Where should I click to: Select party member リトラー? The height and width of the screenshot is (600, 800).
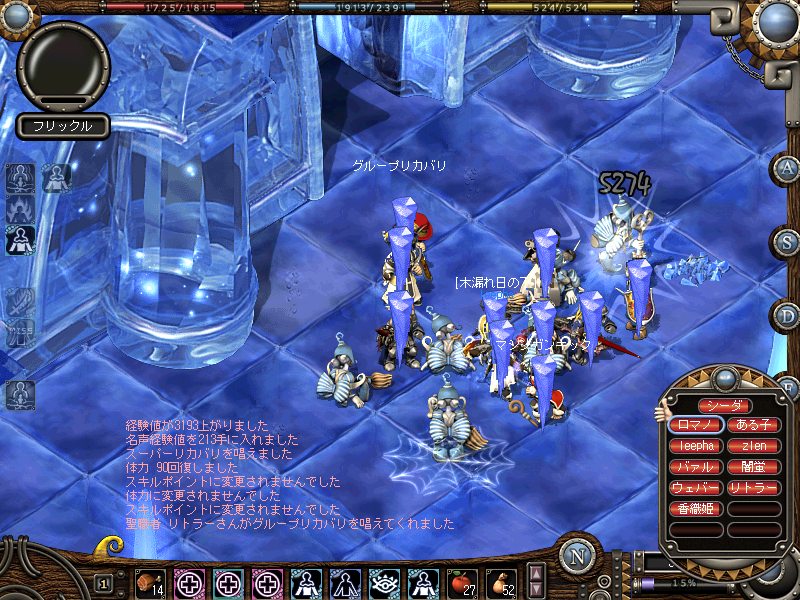pos(754,488)
